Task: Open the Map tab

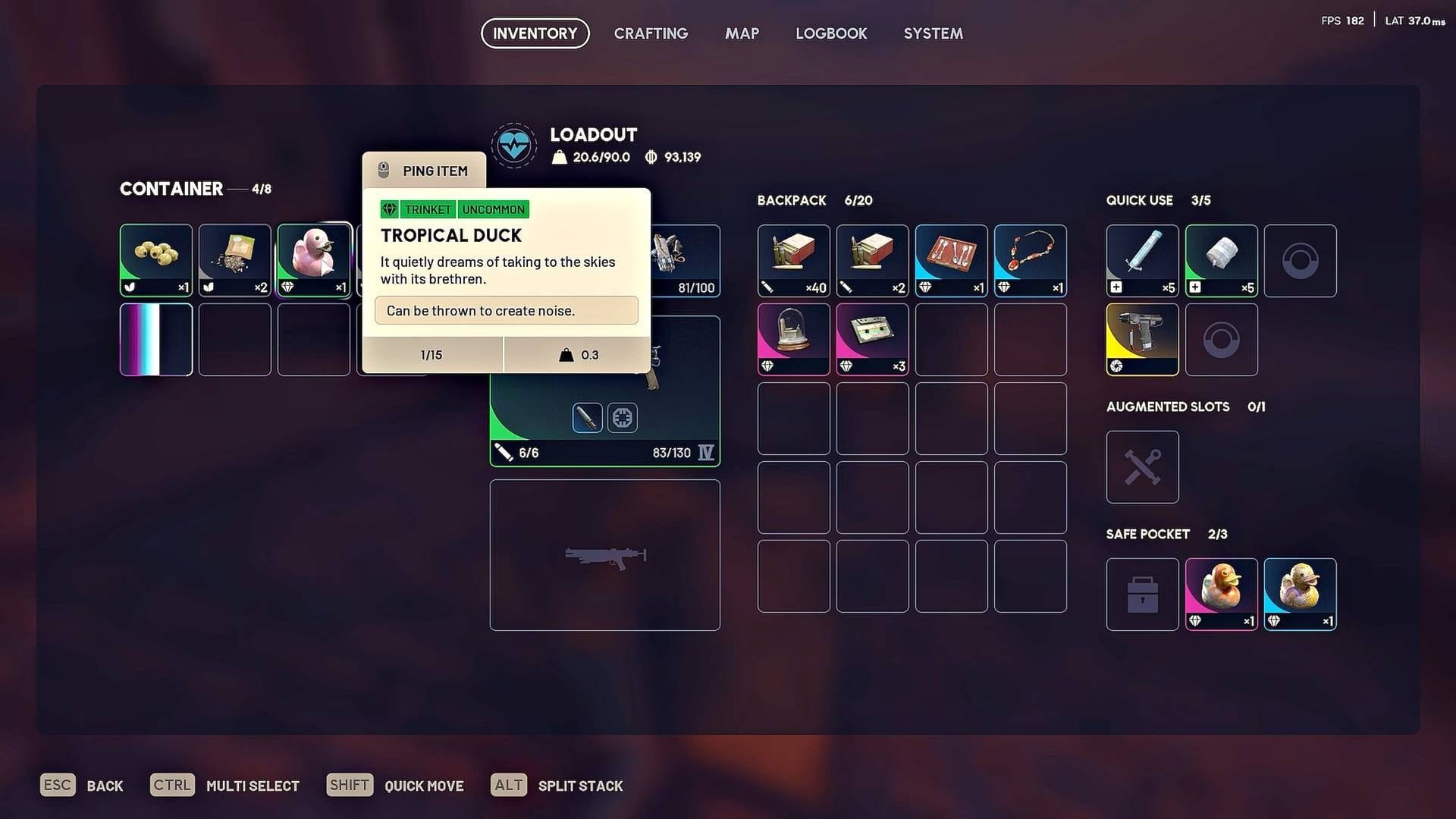Action: pos(742,33)
